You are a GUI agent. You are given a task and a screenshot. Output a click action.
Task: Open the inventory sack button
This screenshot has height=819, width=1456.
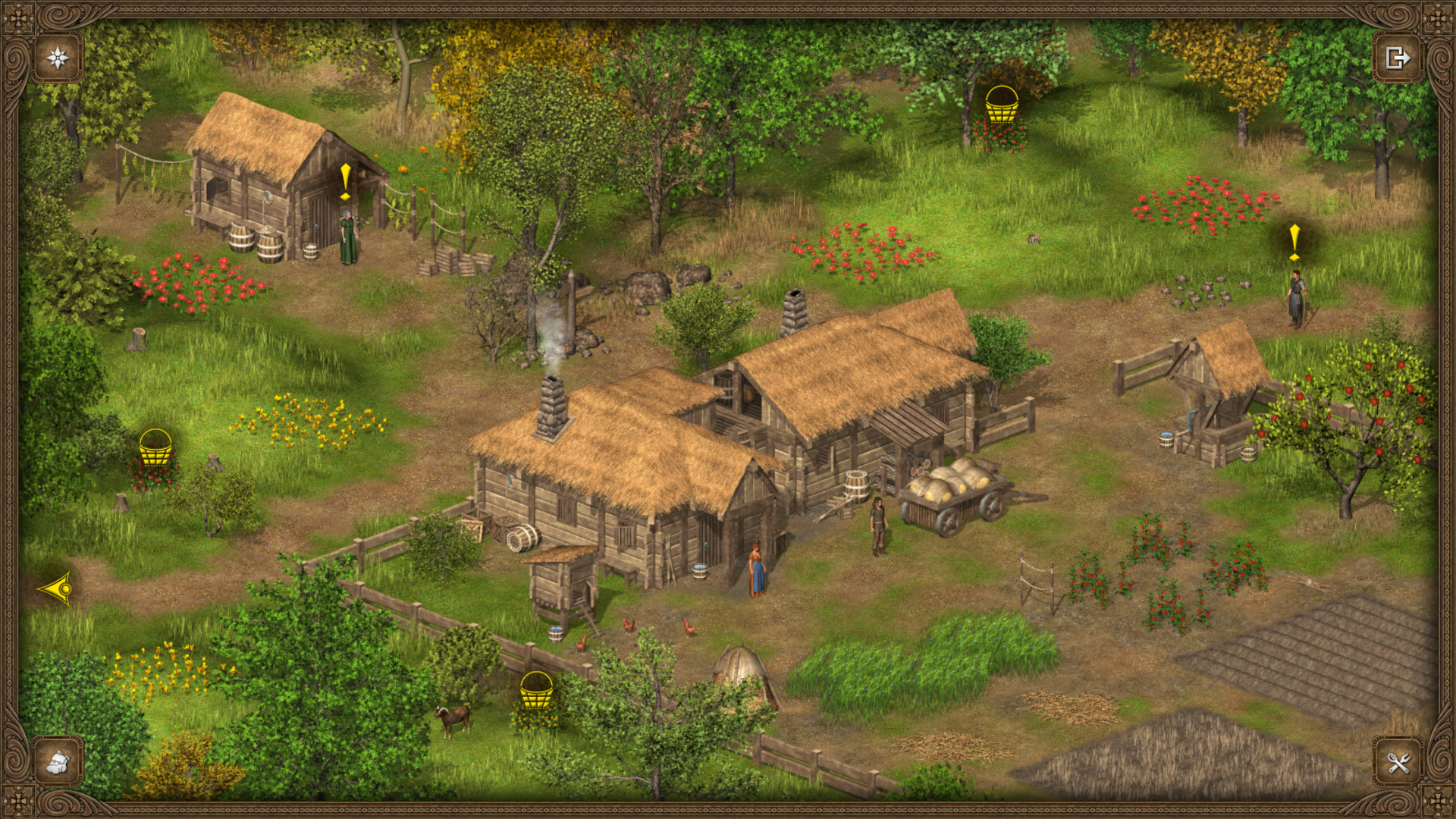point(58,761)
